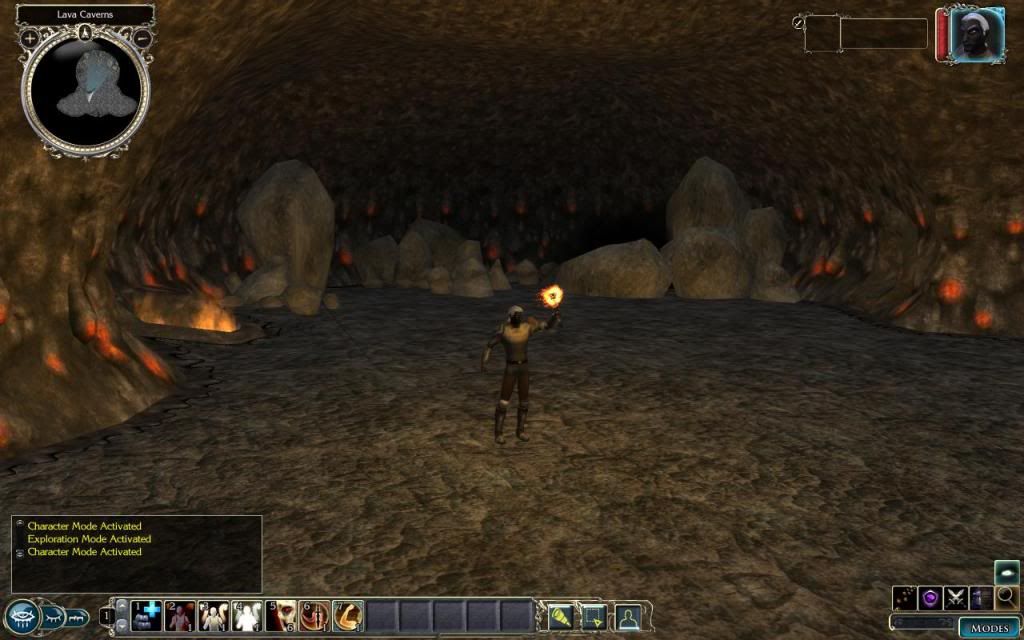Click the teal glowing icon above the magnifier
1024x640 pixels.
(1007, 571)
